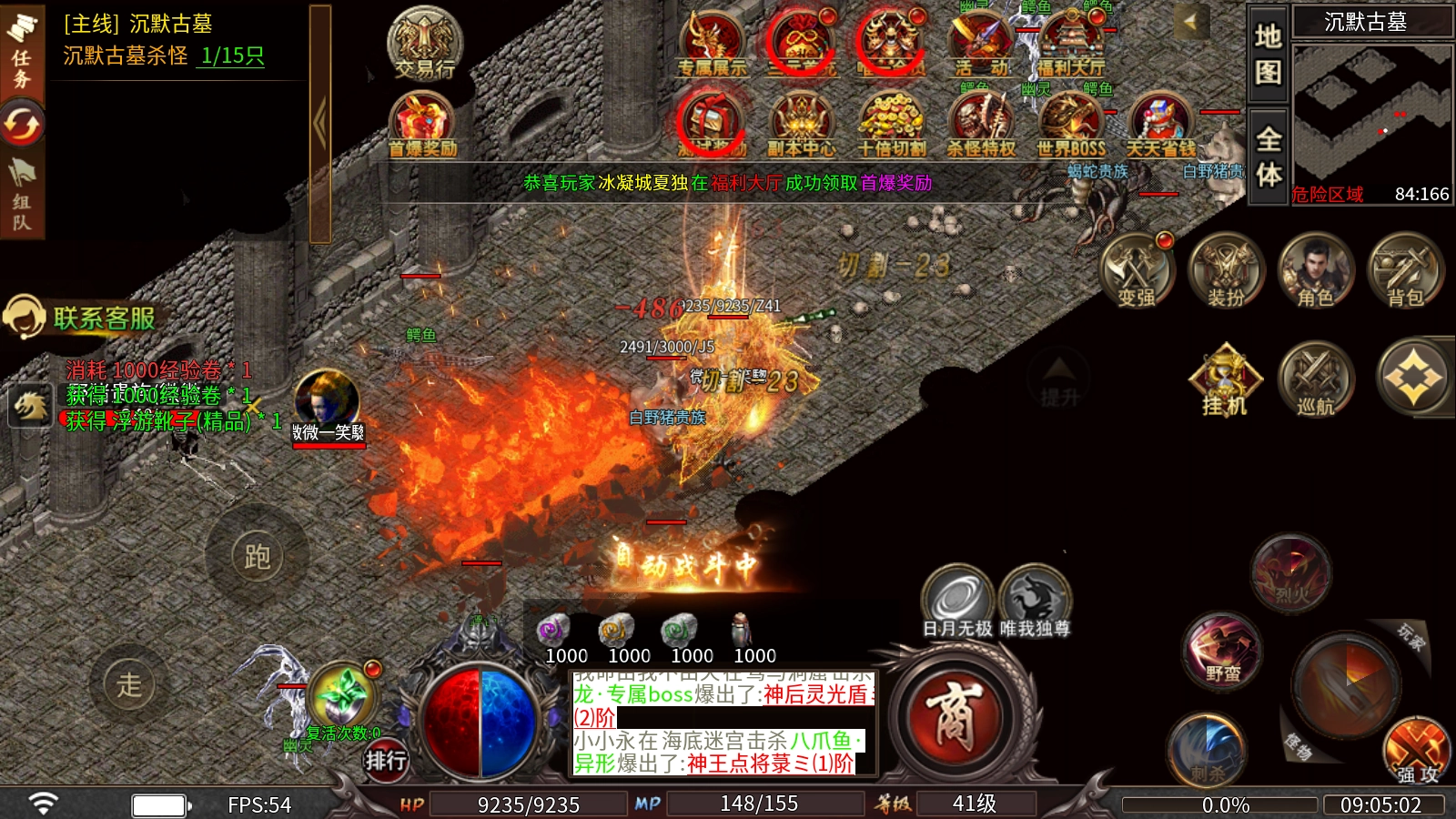This screenshot has height=819, width=1456.
Task: Open the 角色 character sheet
Action: point(1315,270)
